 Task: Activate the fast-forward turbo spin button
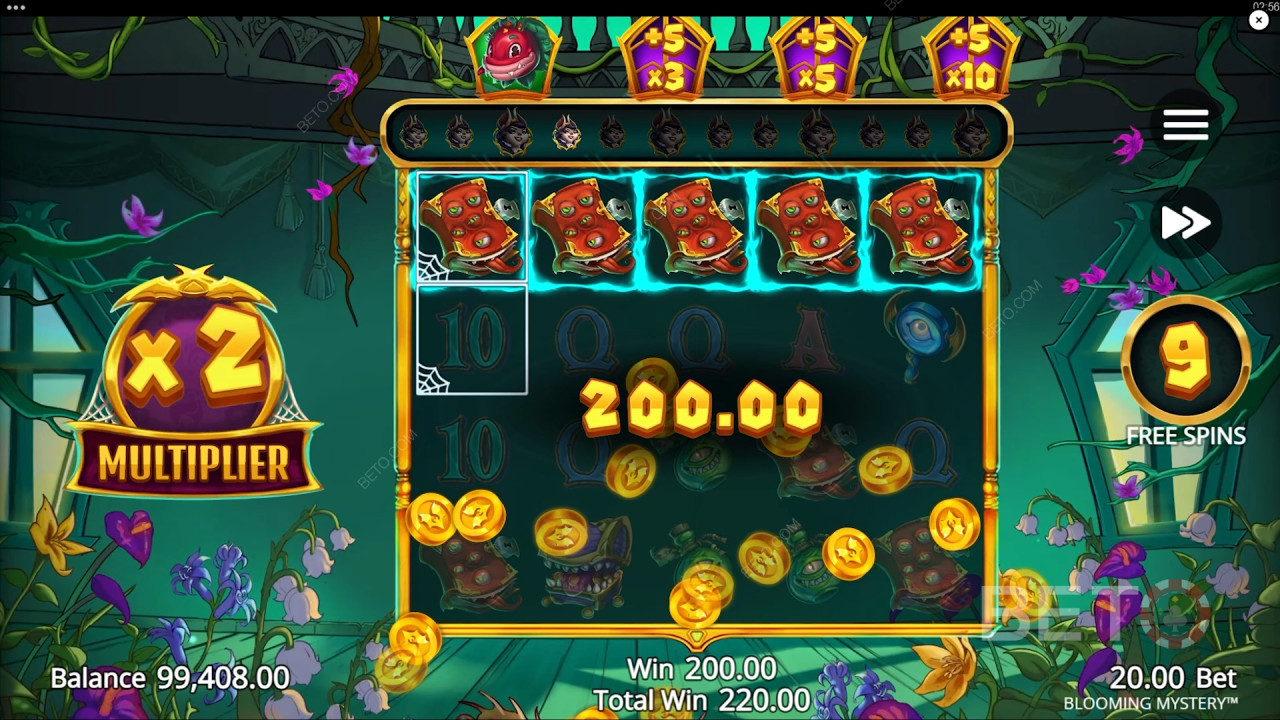[1186, 222]
